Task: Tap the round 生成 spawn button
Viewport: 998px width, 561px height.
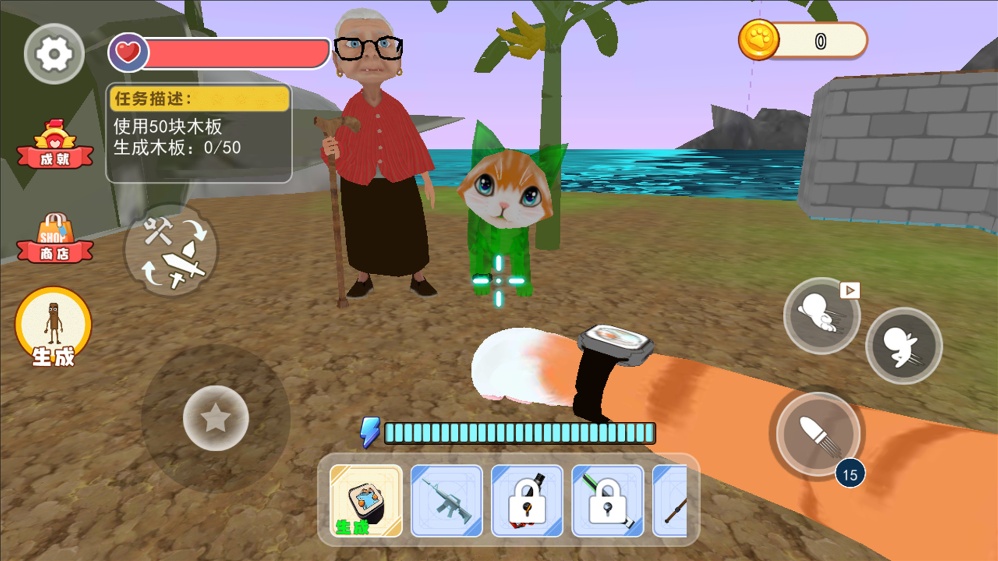Action: [x=54, y=327]
